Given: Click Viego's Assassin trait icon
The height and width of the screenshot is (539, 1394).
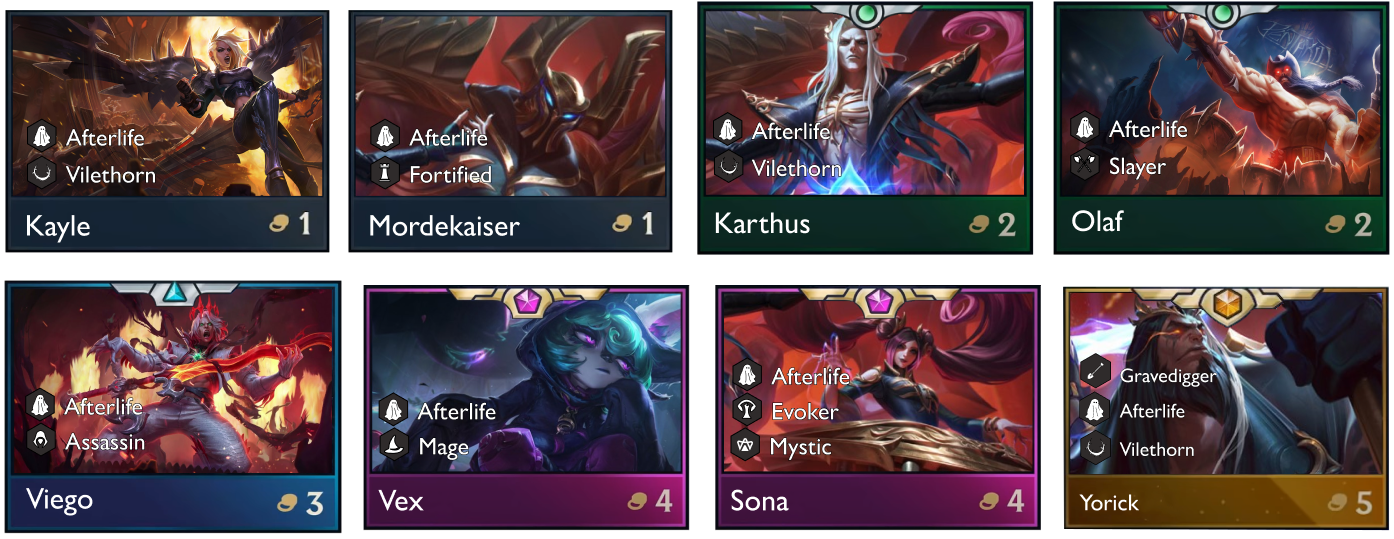Looking at the screenshot, I should click(41, 441).
